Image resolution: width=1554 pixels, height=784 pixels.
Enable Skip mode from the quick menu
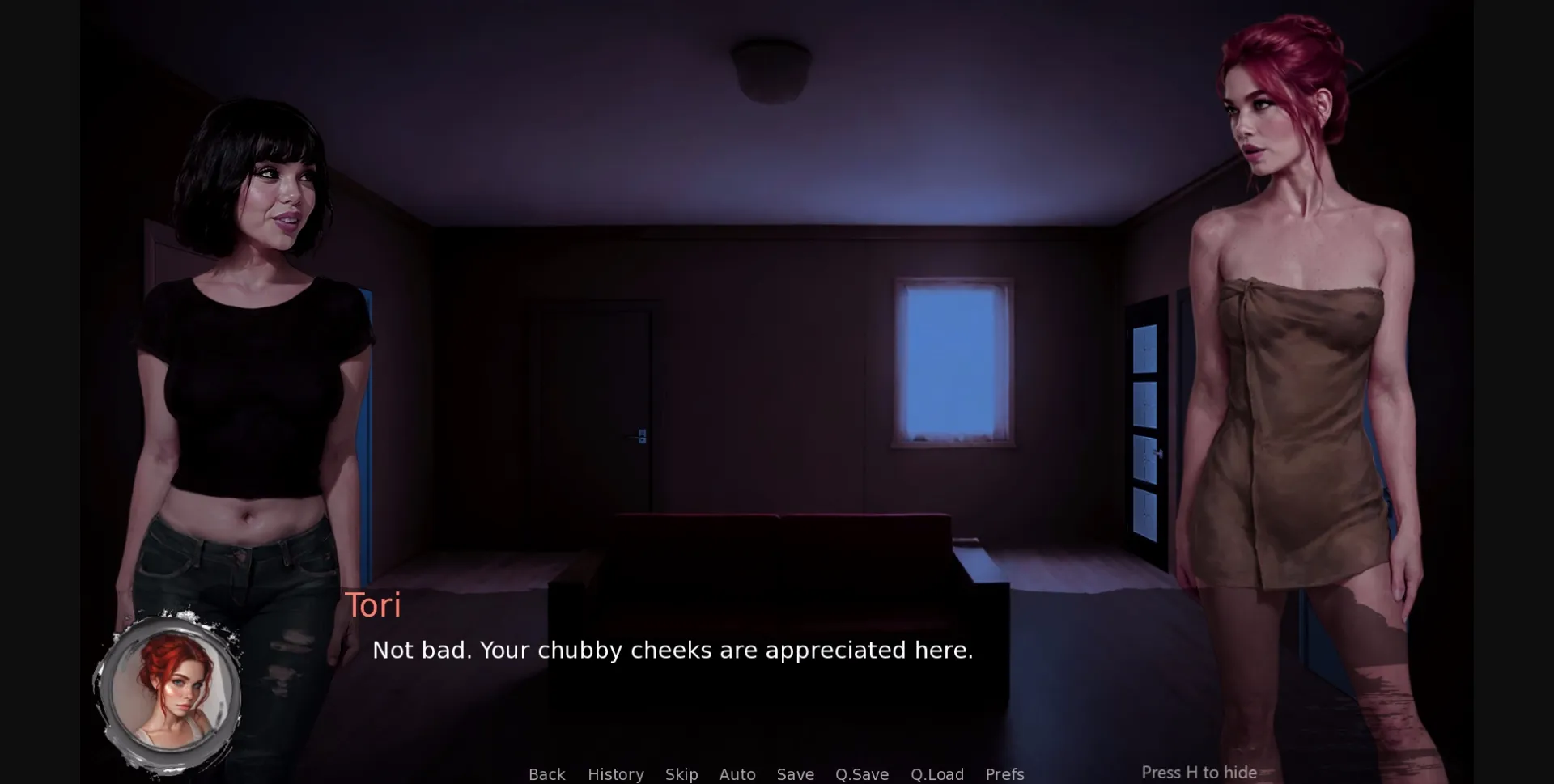pyautogui.click(x=681, y=773)
